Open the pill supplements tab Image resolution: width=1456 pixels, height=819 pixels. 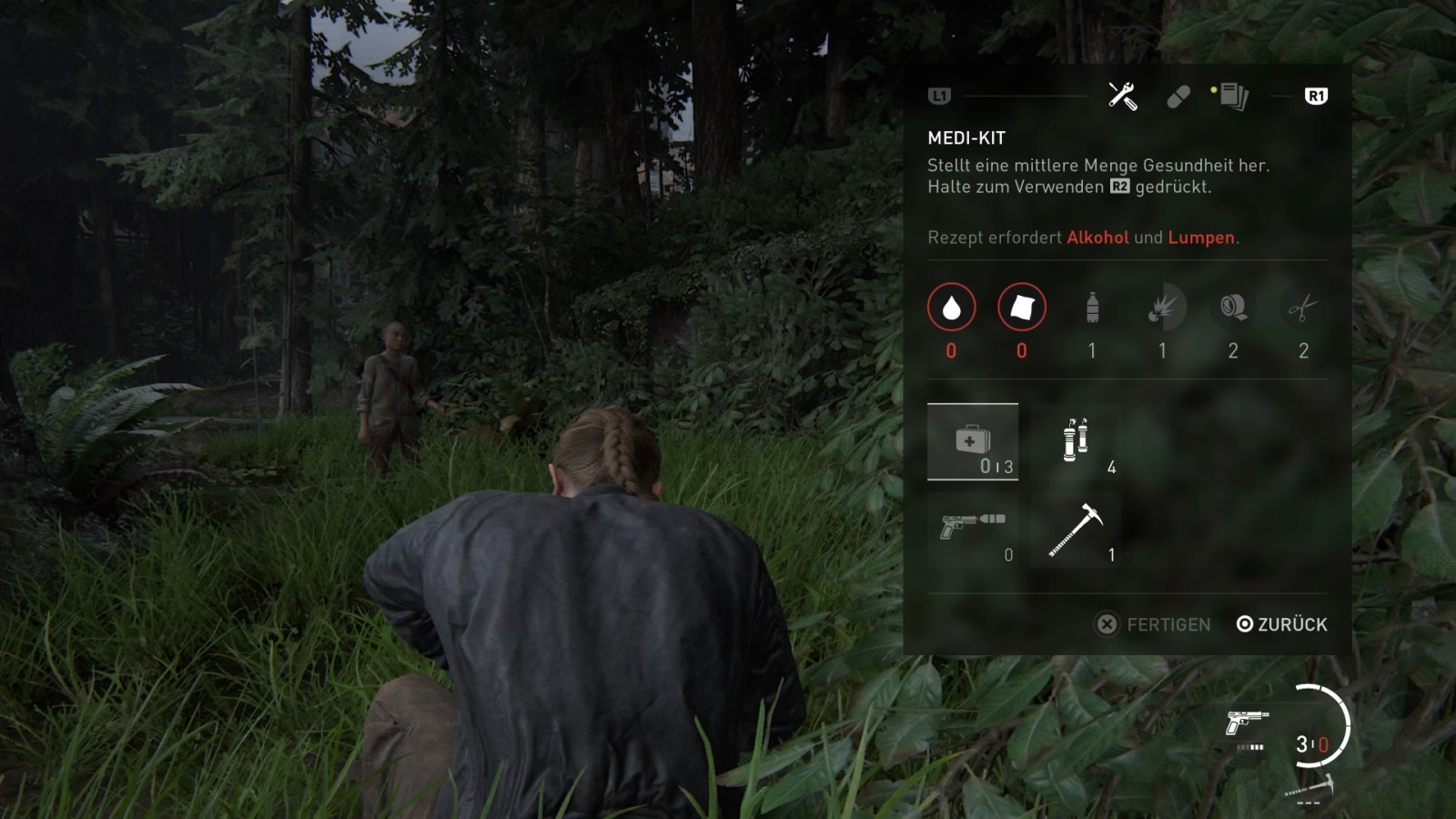pos(1178,96)
